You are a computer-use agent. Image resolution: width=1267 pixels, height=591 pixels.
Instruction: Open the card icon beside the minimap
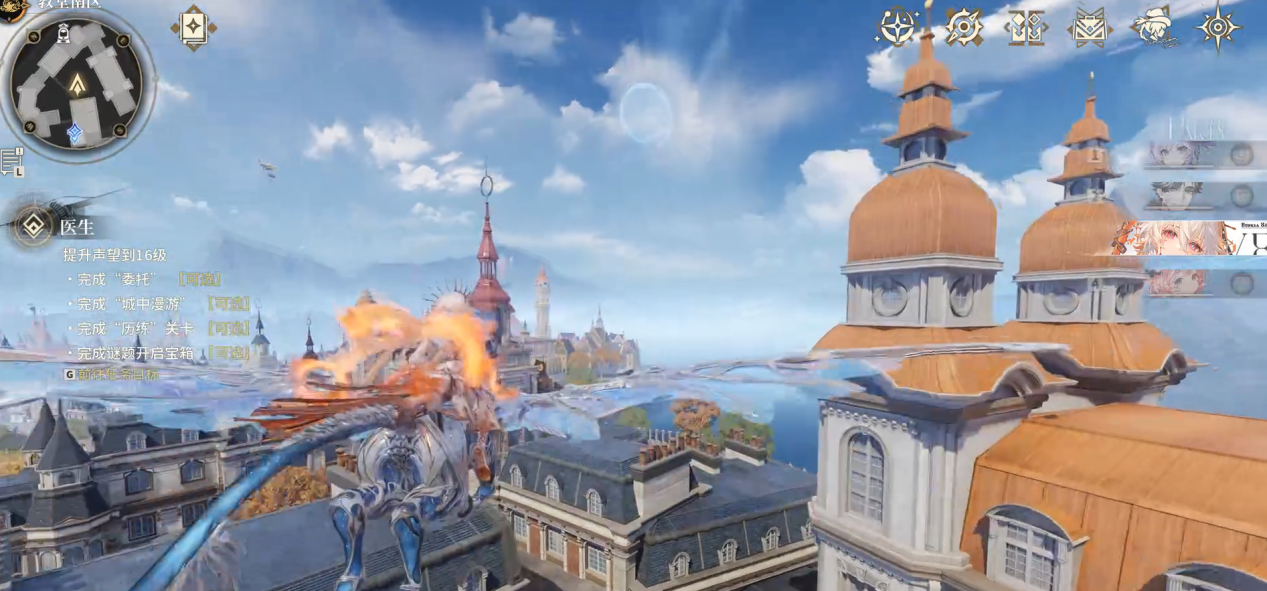(x=193, y=28)
